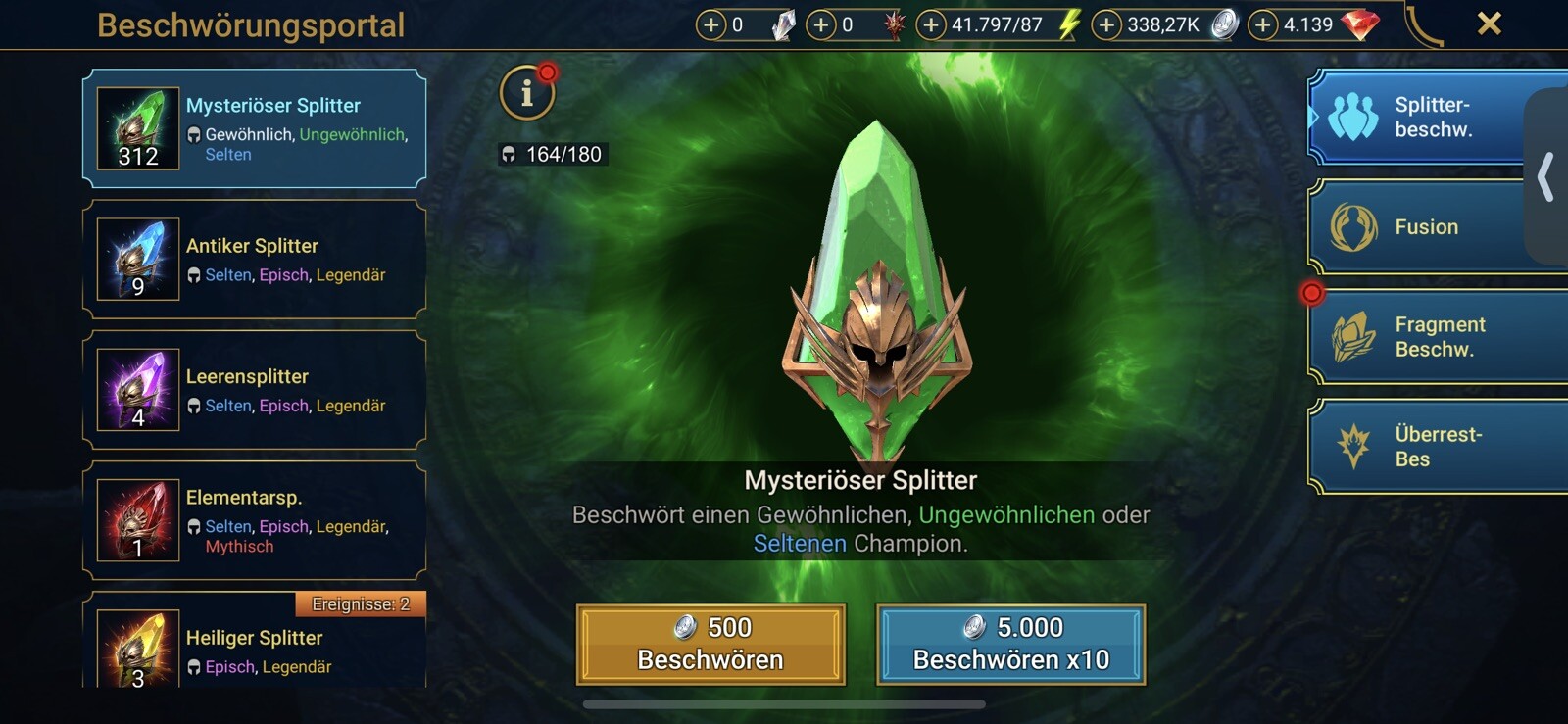Image resolution: width=1568 pixels, height=724 pixels.
Task: Click the 5.000 Beschwören x10 button
Action: tap(1010, 644)
